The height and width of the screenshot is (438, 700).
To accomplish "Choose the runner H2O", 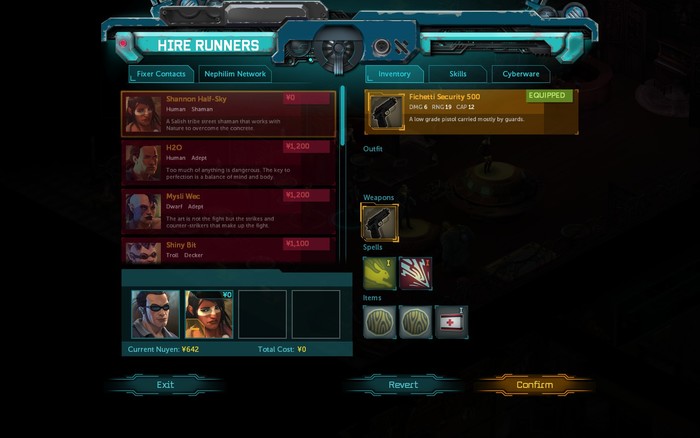I will (x=228, y=162).
